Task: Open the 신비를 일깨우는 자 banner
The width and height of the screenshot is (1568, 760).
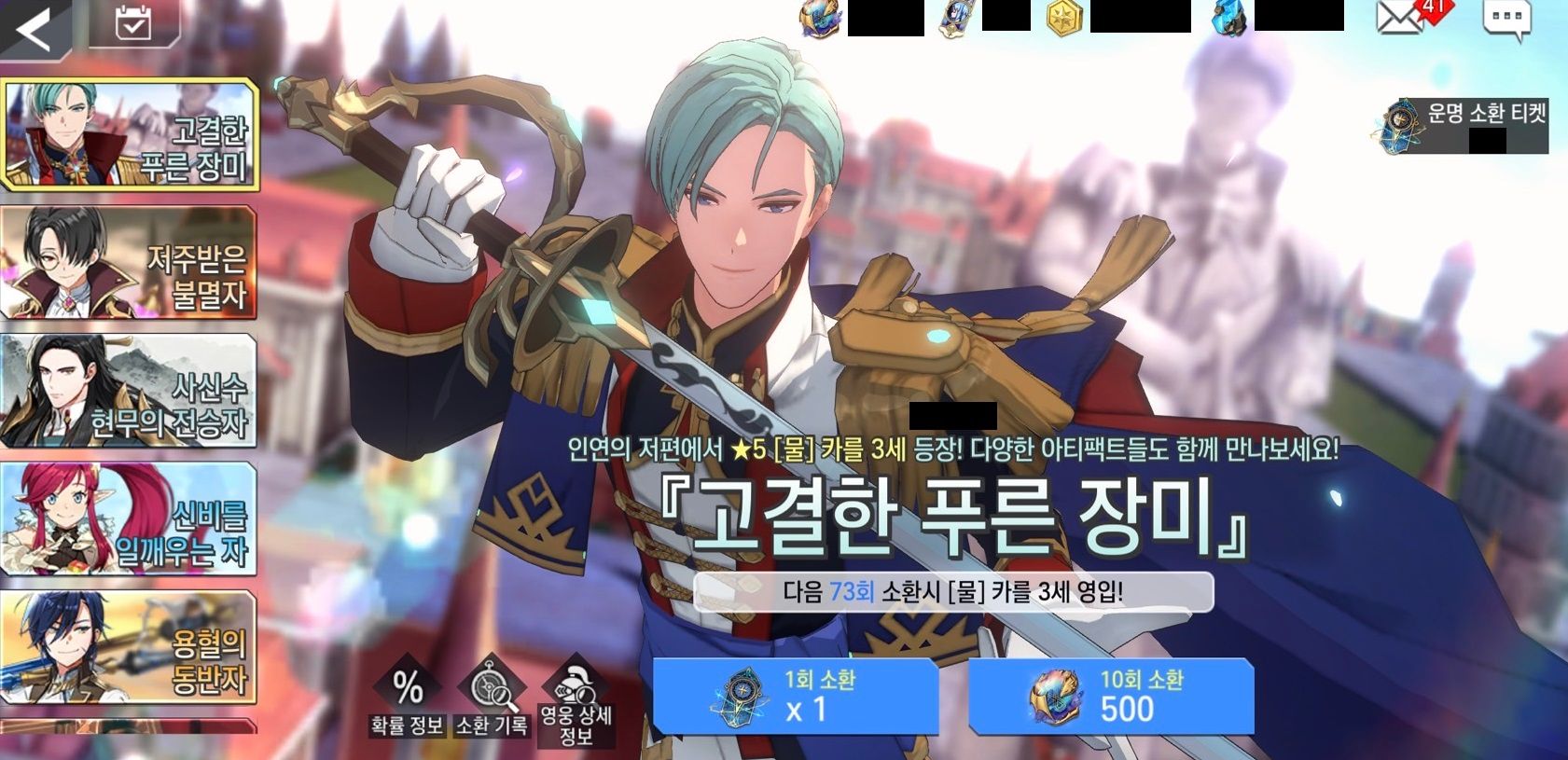Action: point(129,519)
